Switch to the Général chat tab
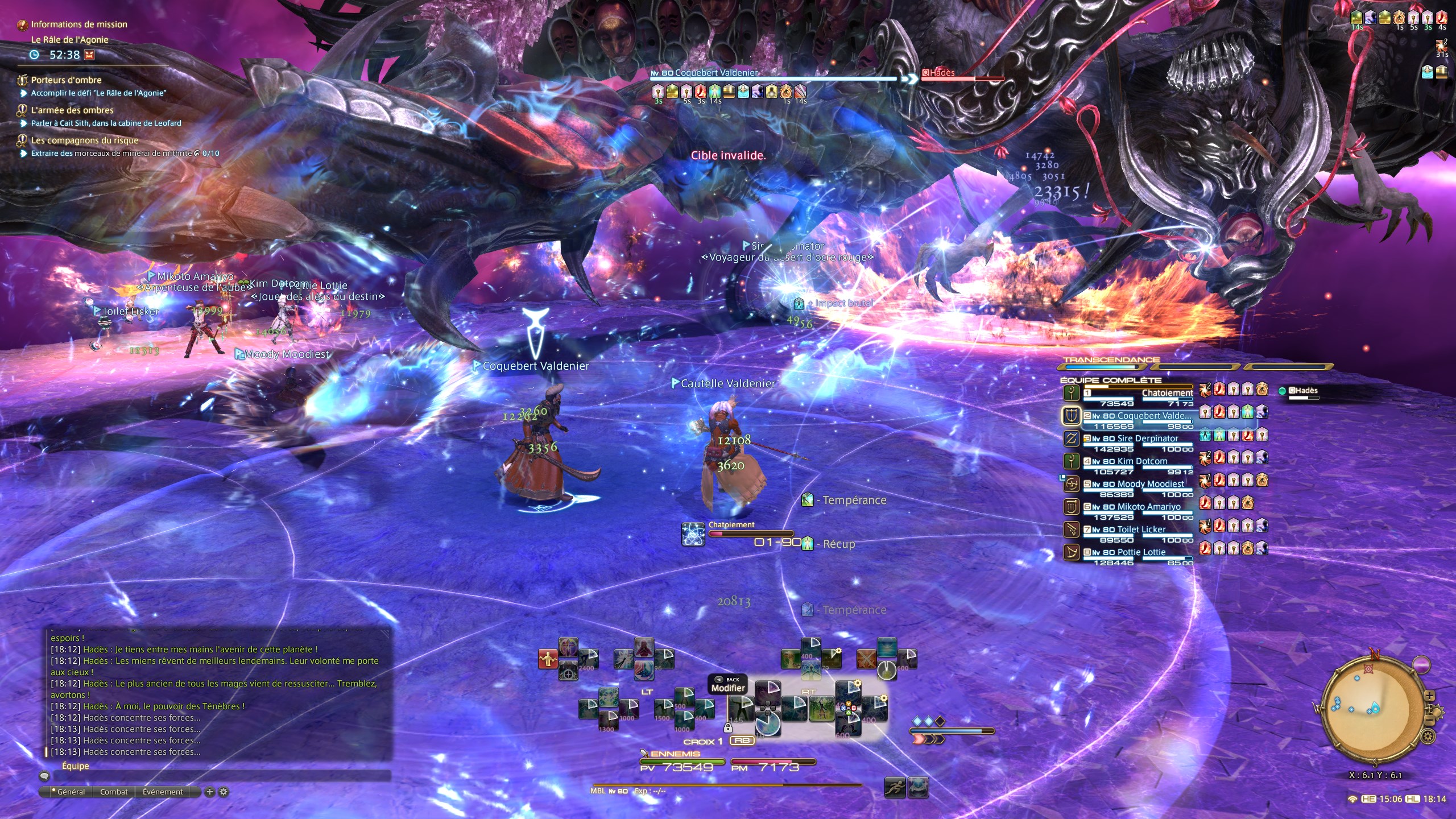The image size is (1456, 819). pos(71,792)
